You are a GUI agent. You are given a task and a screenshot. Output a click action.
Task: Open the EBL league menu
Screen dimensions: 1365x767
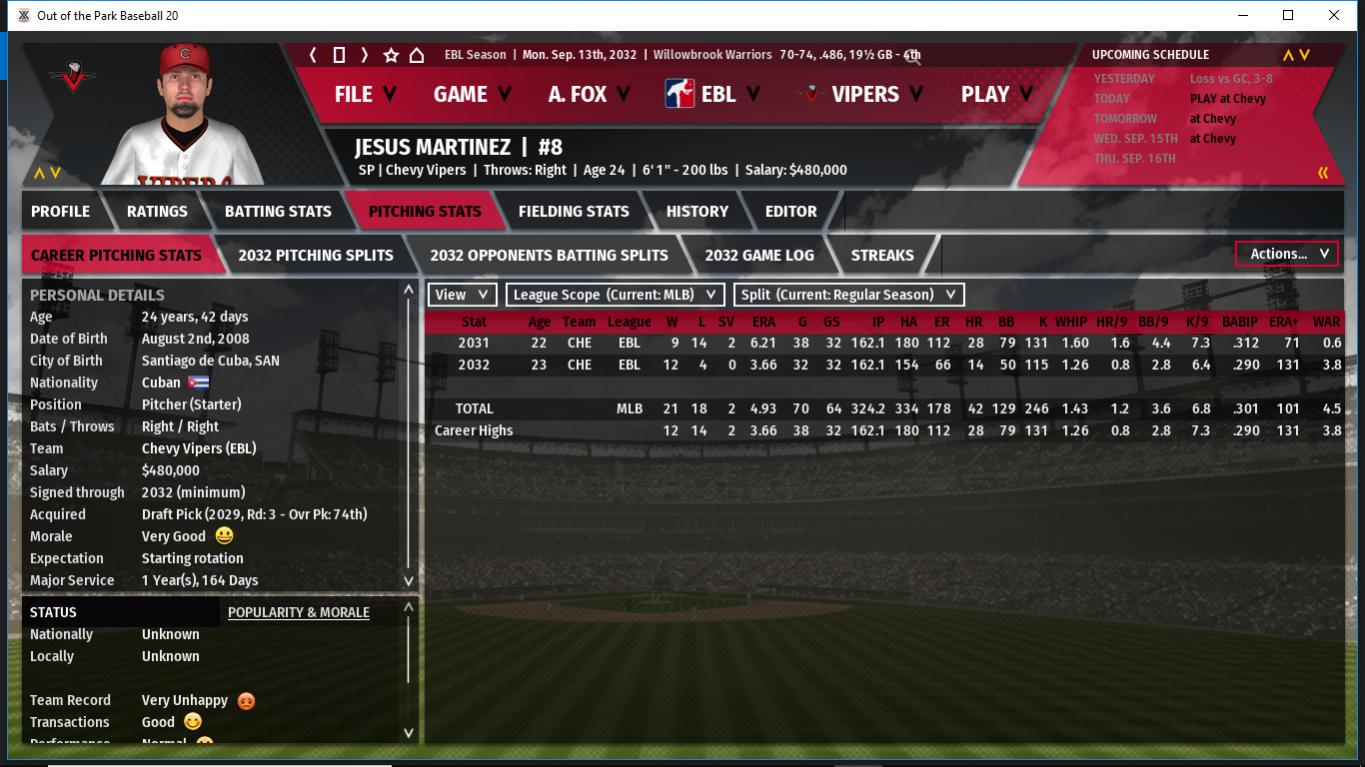point(713,94)
